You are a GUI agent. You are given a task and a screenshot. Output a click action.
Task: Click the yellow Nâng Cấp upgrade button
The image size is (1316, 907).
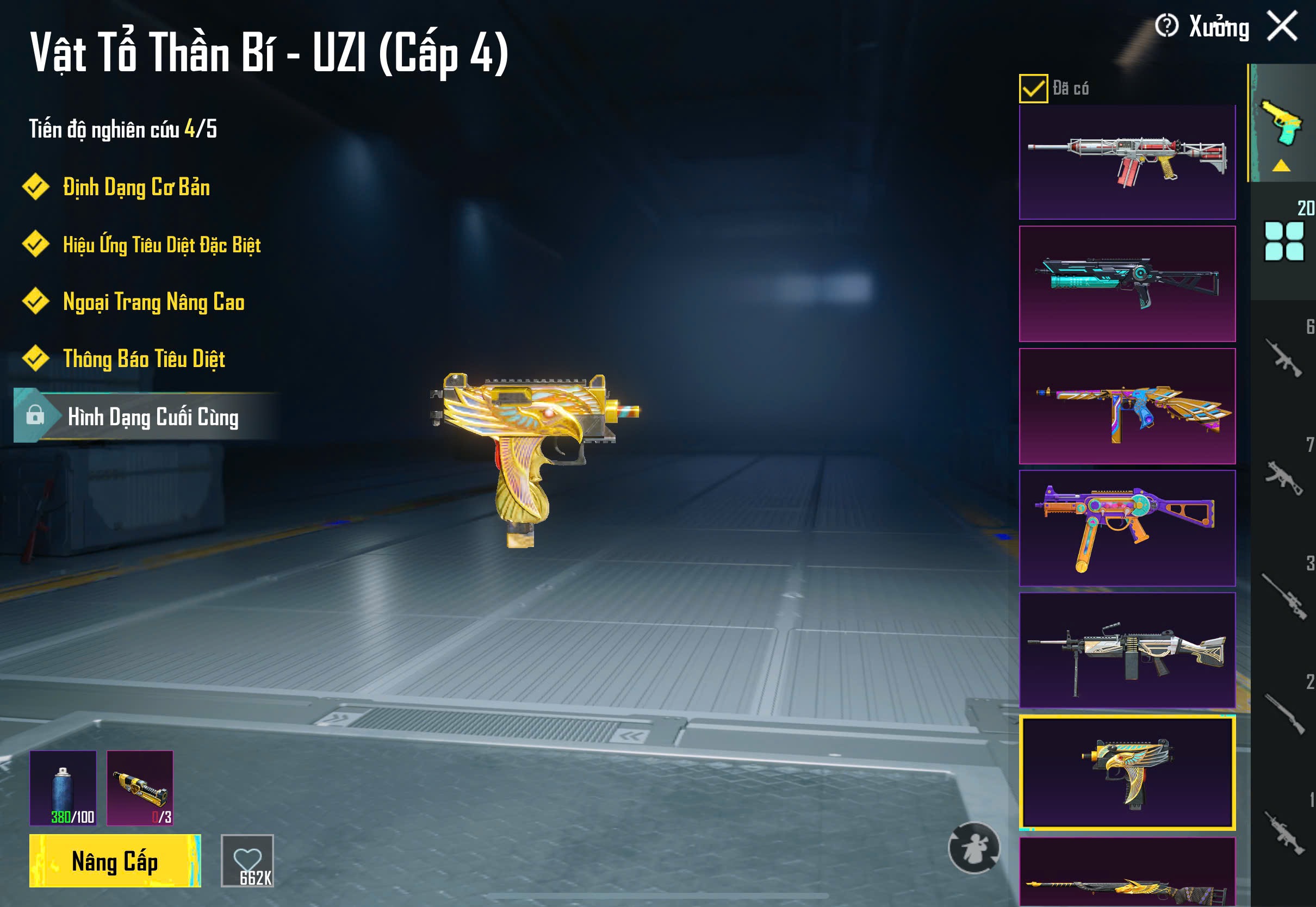(115, 861)
